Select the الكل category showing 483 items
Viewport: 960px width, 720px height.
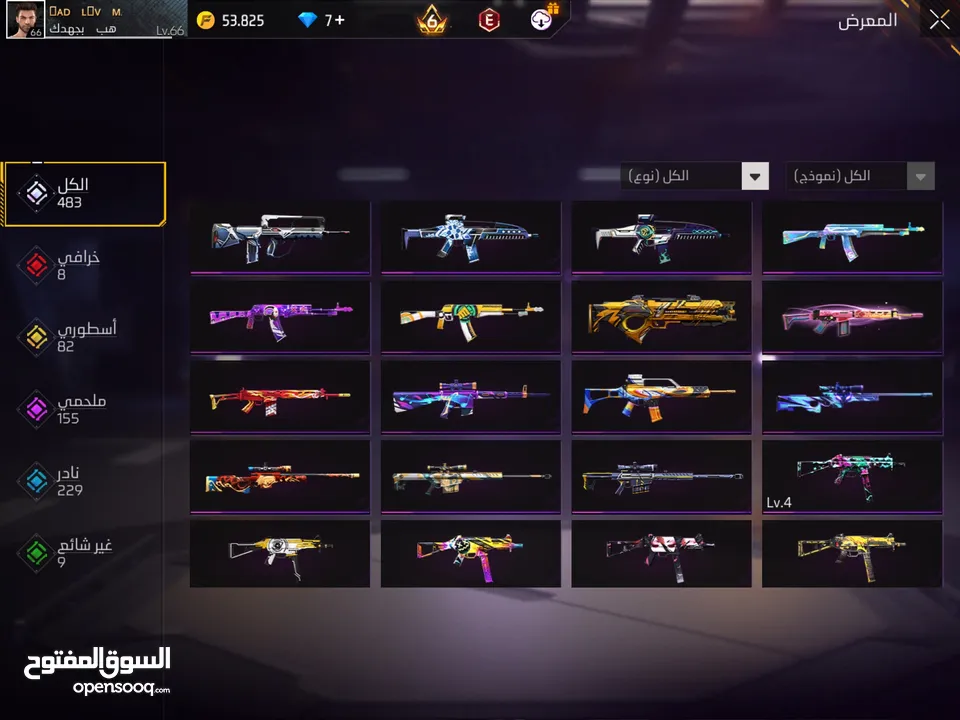[x=84, y=193]
